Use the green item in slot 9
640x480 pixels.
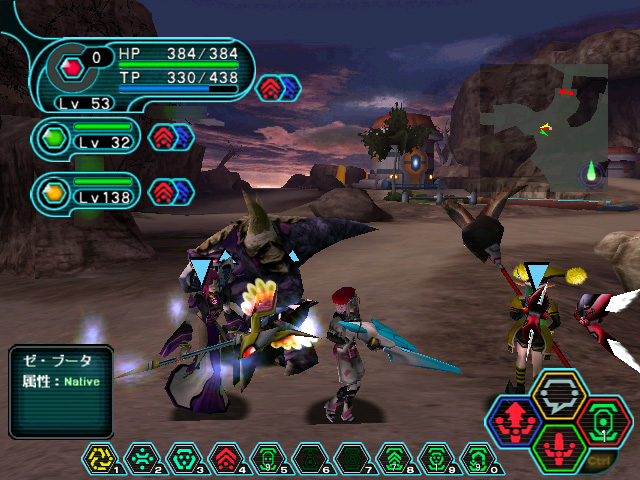pyautogui.click(x=433, y=459)
